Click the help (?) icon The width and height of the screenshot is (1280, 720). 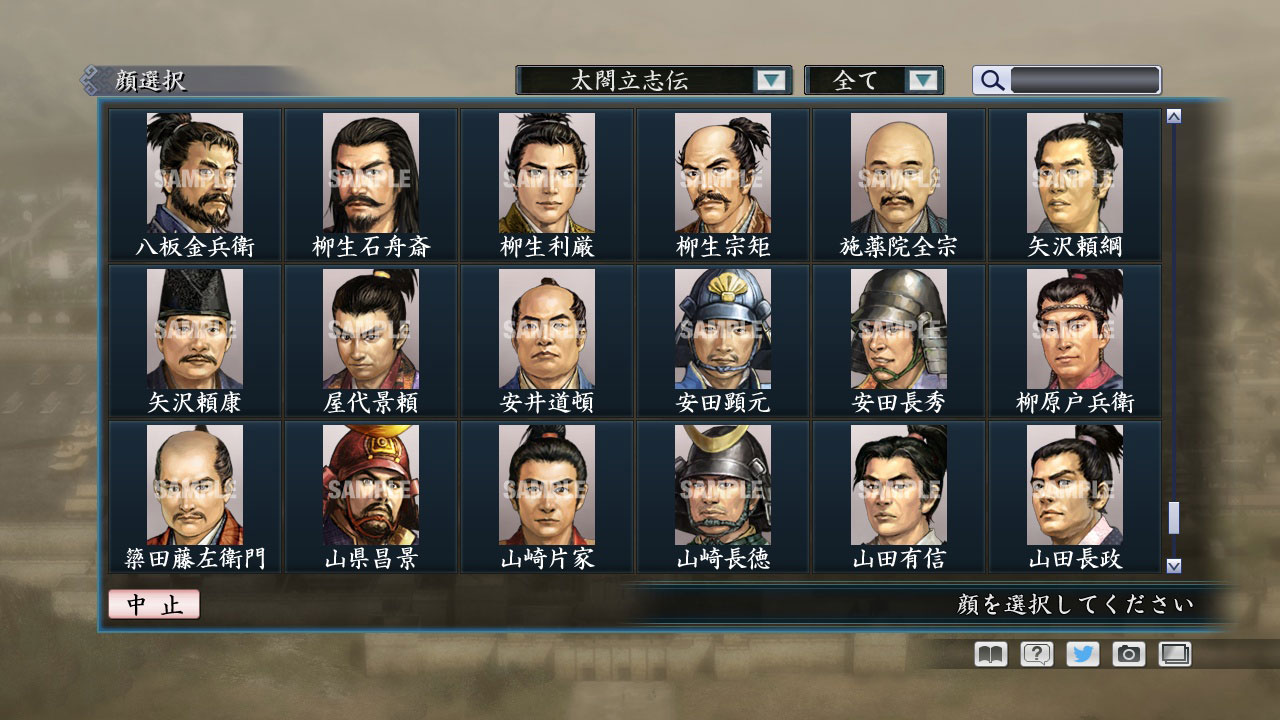click(x=1035, y=653)
